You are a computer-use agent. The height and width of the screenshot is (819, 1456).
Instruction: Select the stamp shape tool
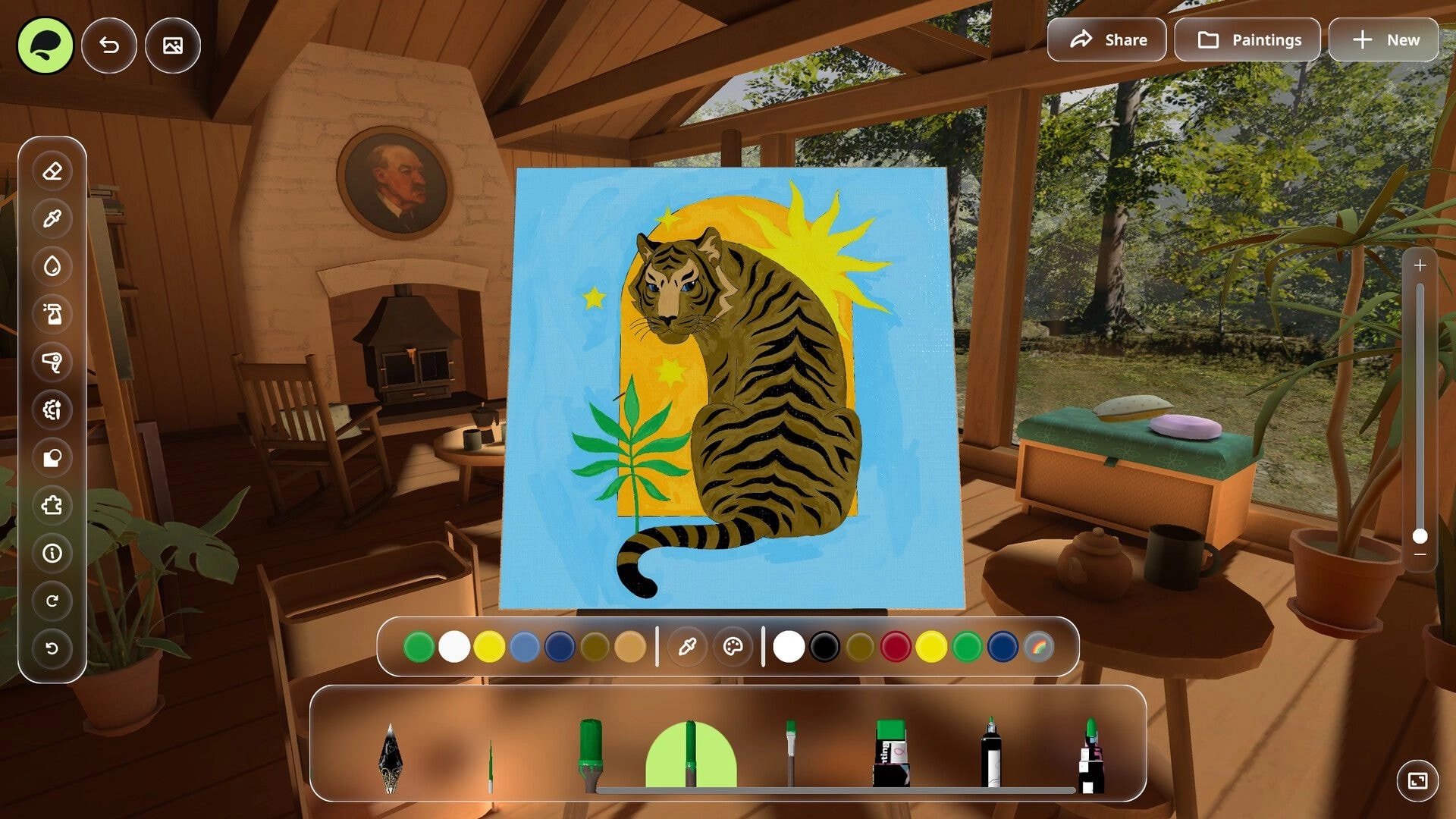point(52,458)
